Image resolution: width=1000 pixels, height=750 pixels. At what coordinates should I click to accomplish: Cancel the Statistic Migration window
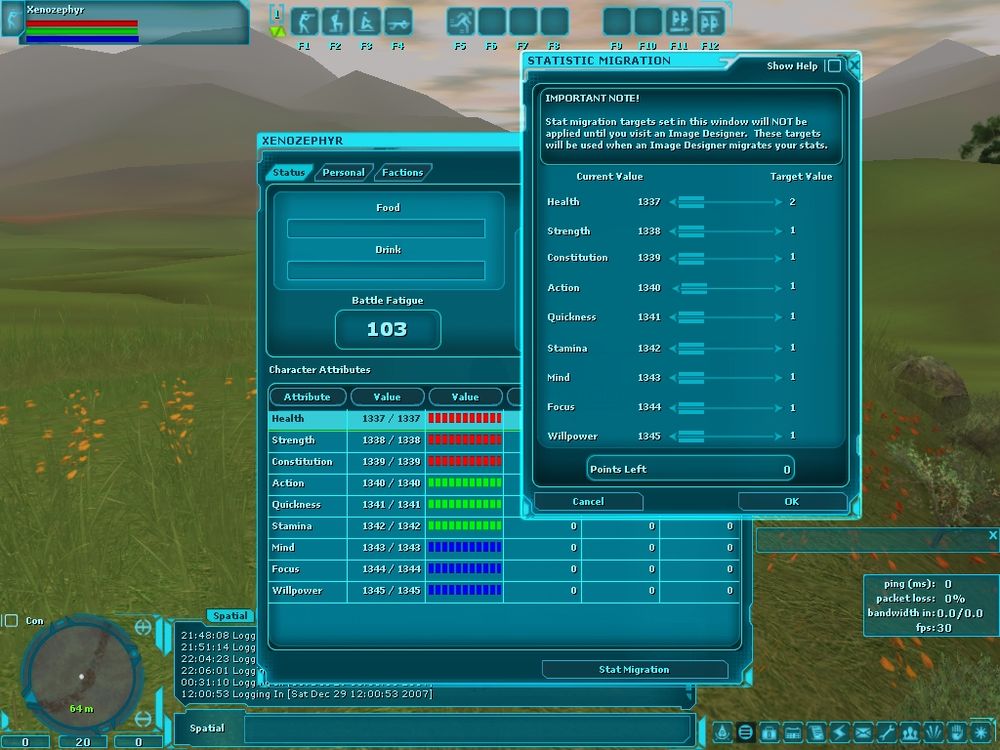pos(588,501)
